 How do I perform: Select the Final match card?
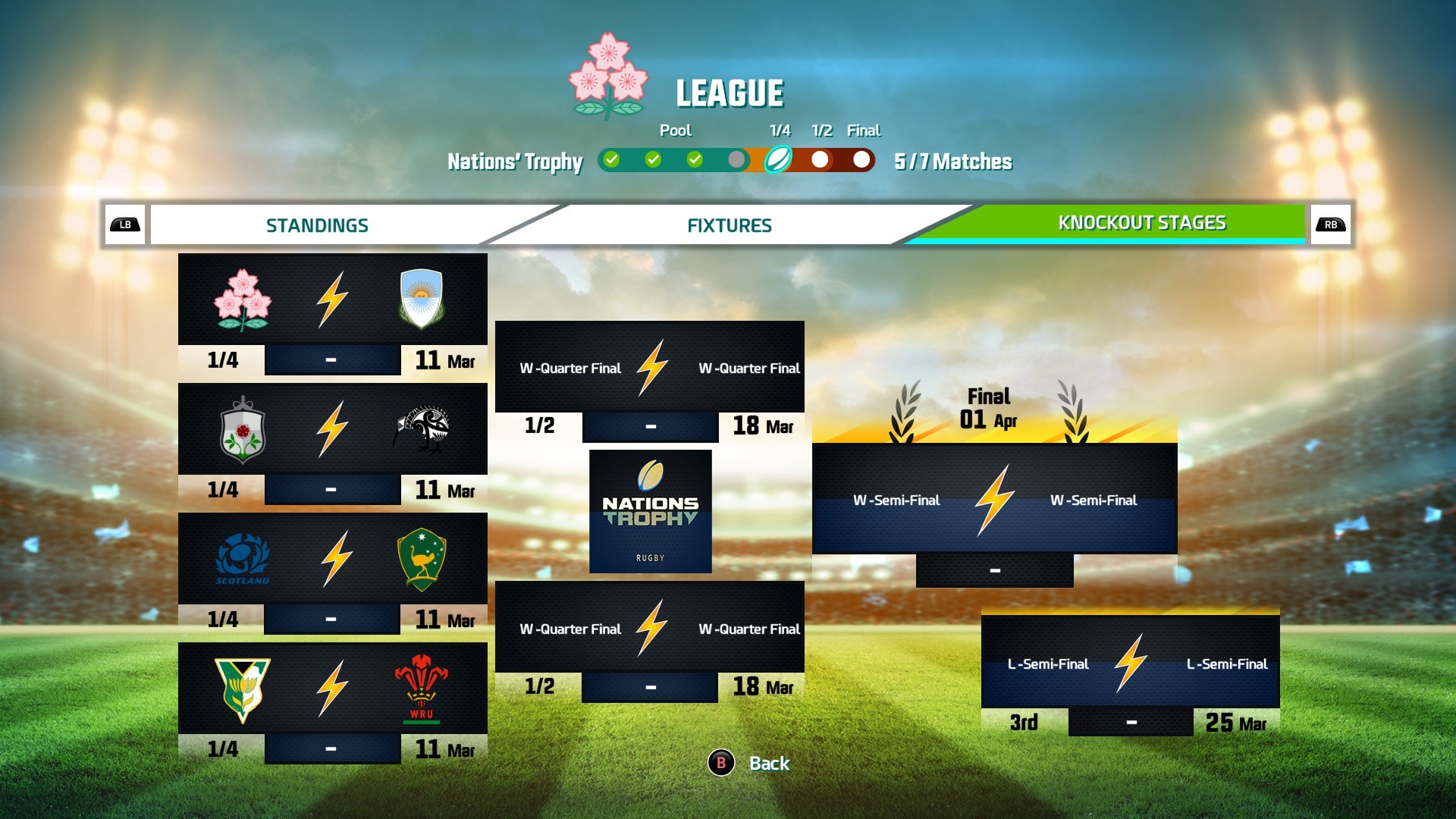click(x=994, y=500)
